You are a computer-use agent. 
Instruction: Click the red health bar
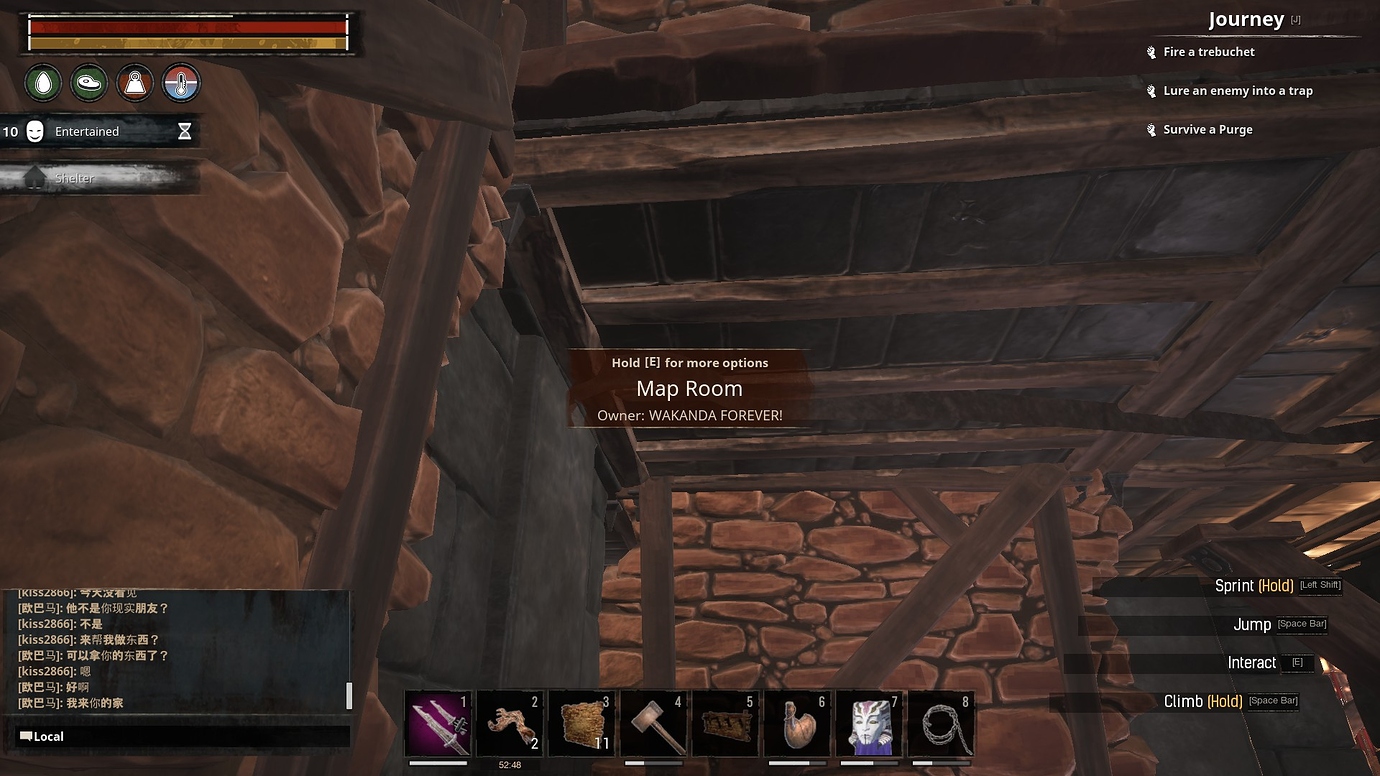click(x=188, y=28)
